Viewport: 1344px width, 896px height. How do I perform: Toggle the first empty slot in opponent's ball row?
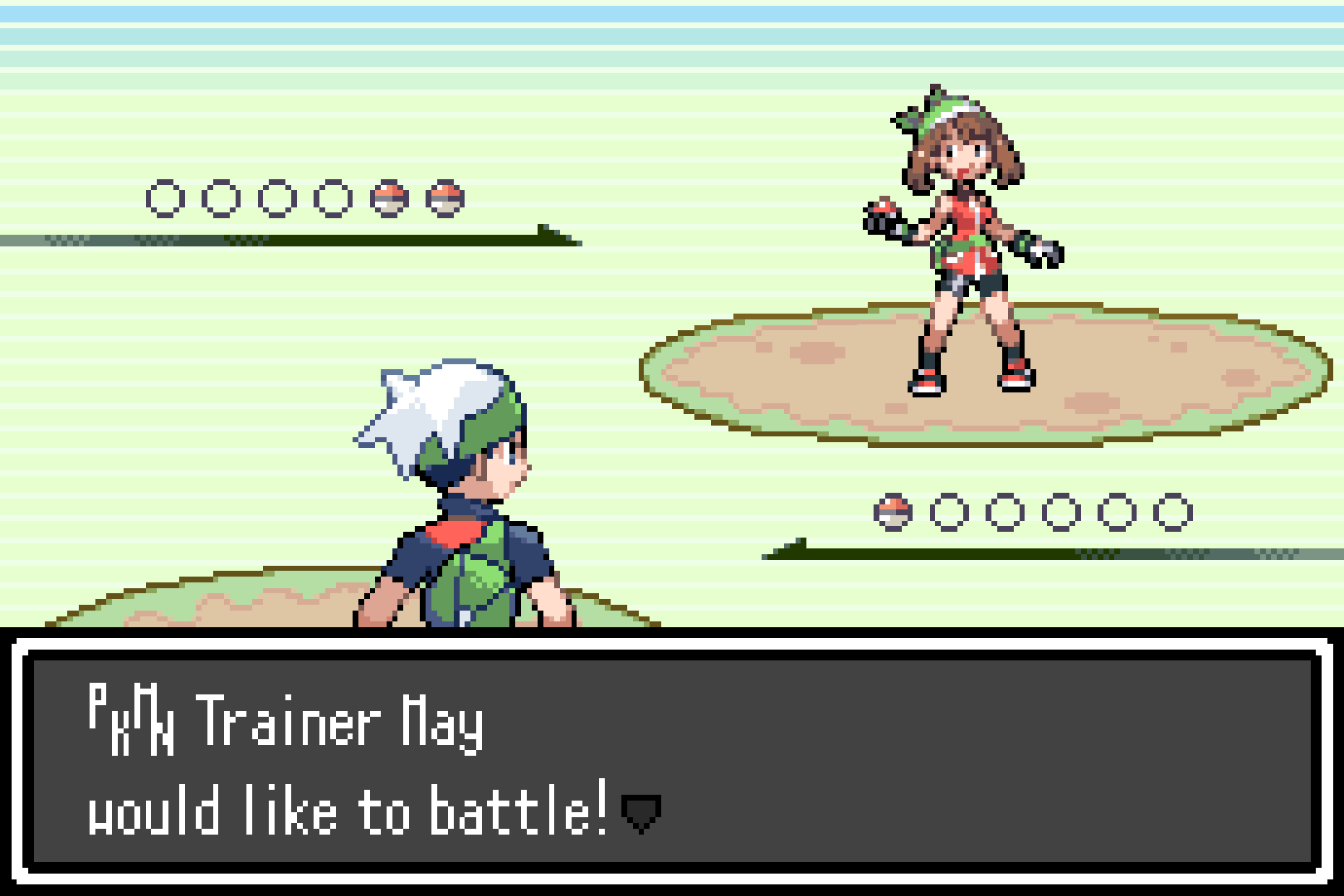pyautogui.click(x=163, y=197)
